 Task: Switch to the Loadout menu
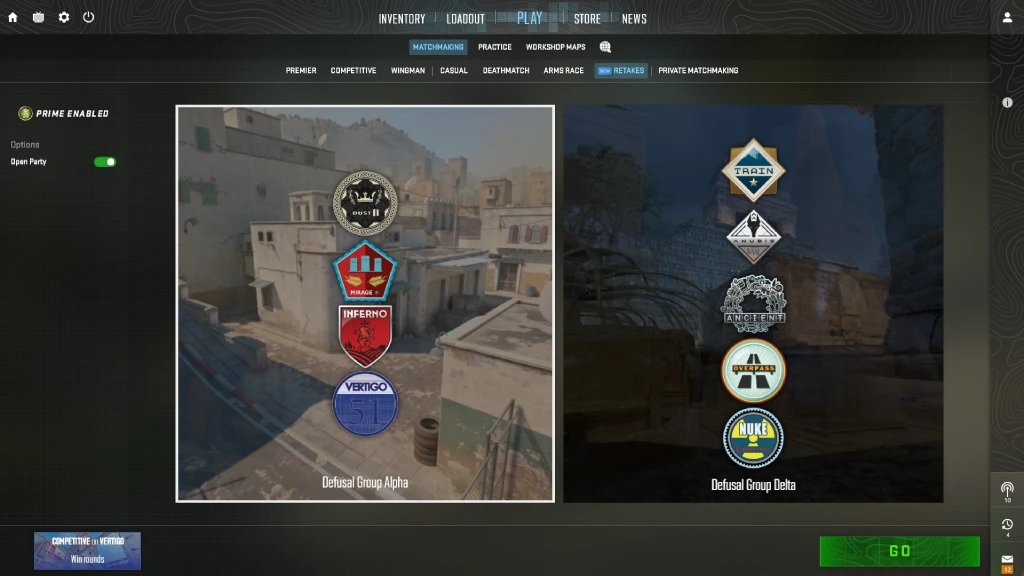point(465,19)
